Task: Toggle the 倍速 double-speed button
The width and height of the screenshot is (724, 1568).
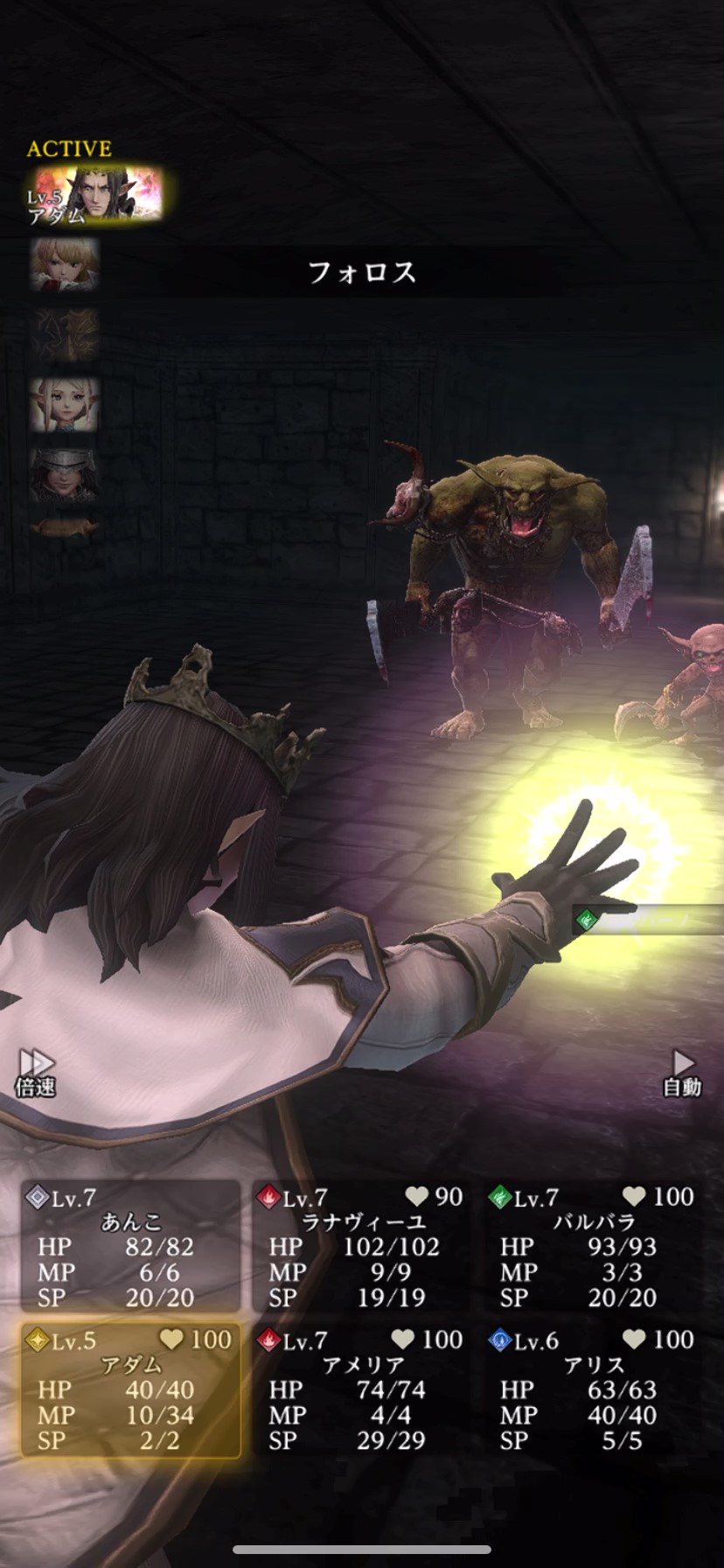Action: [x=36, y=1073]
